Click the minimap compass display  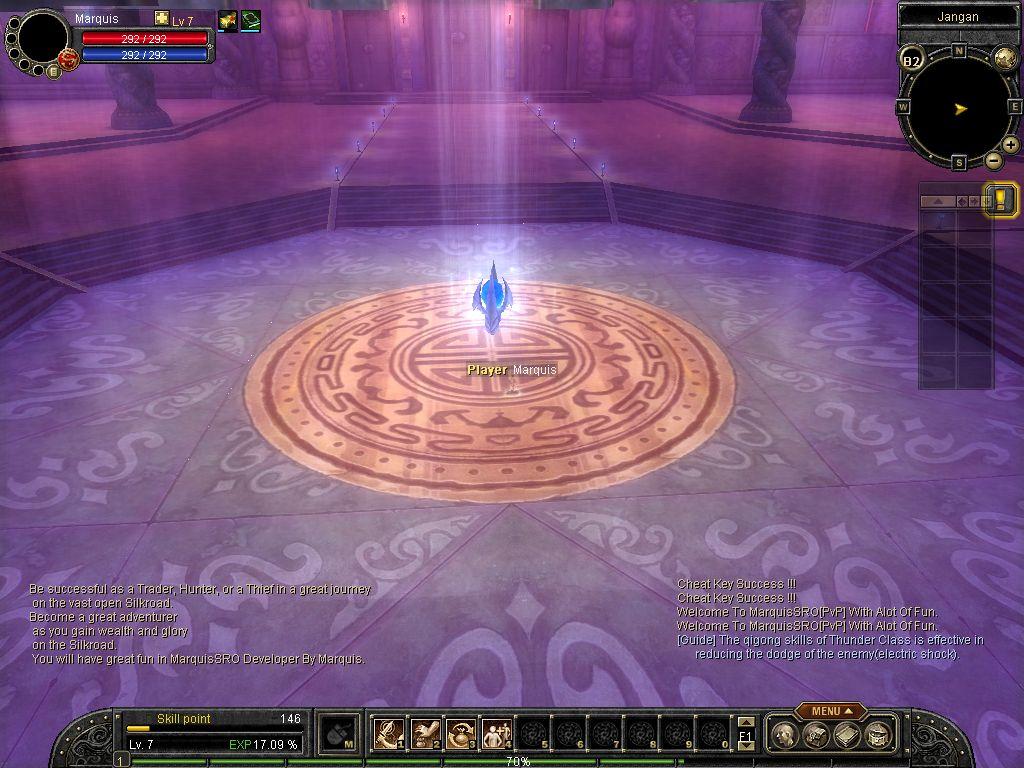click(958, 107)
